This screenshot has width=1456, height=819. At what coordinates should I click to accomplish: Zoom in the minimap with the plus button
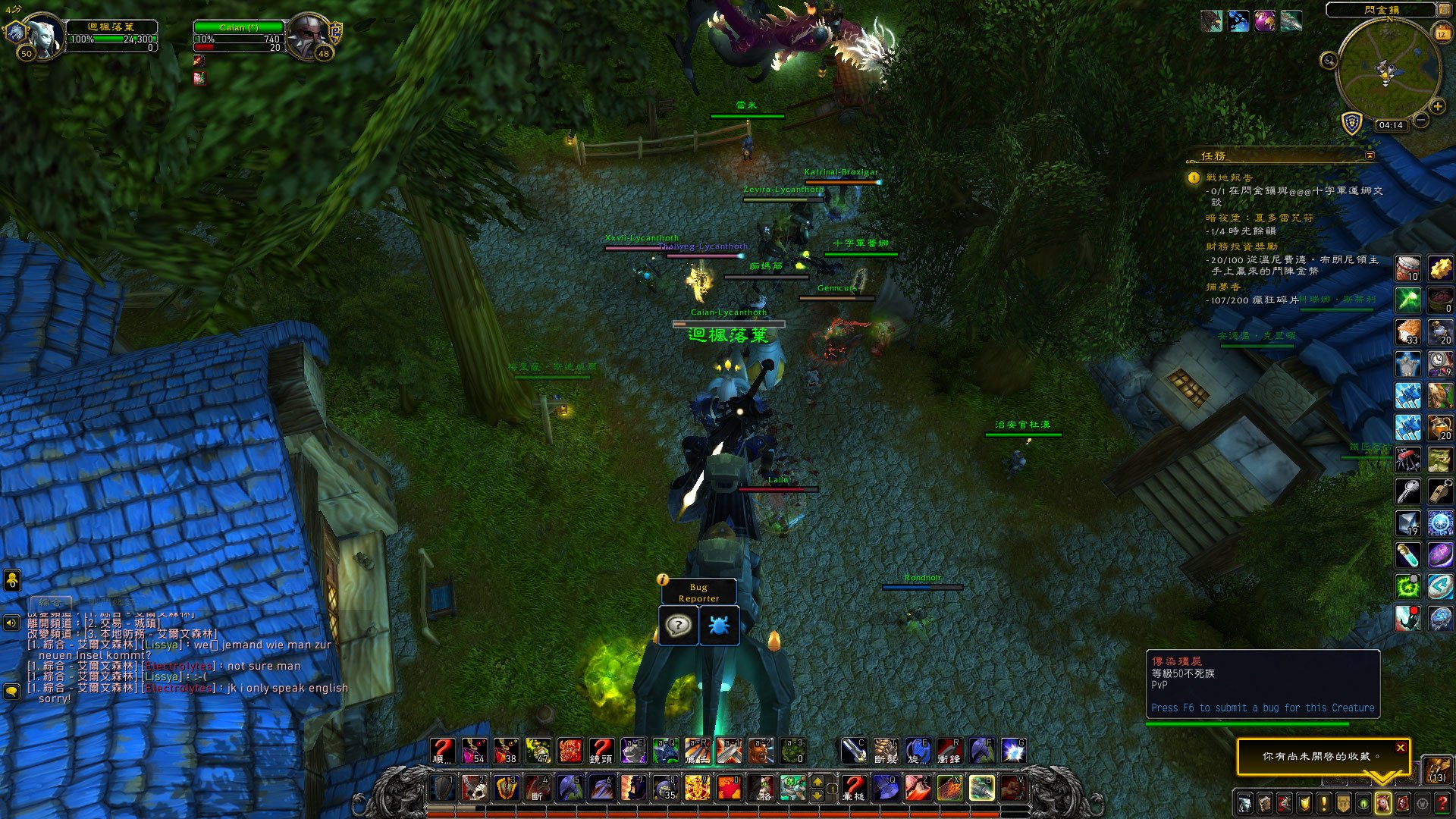[x=1437, y=107]
